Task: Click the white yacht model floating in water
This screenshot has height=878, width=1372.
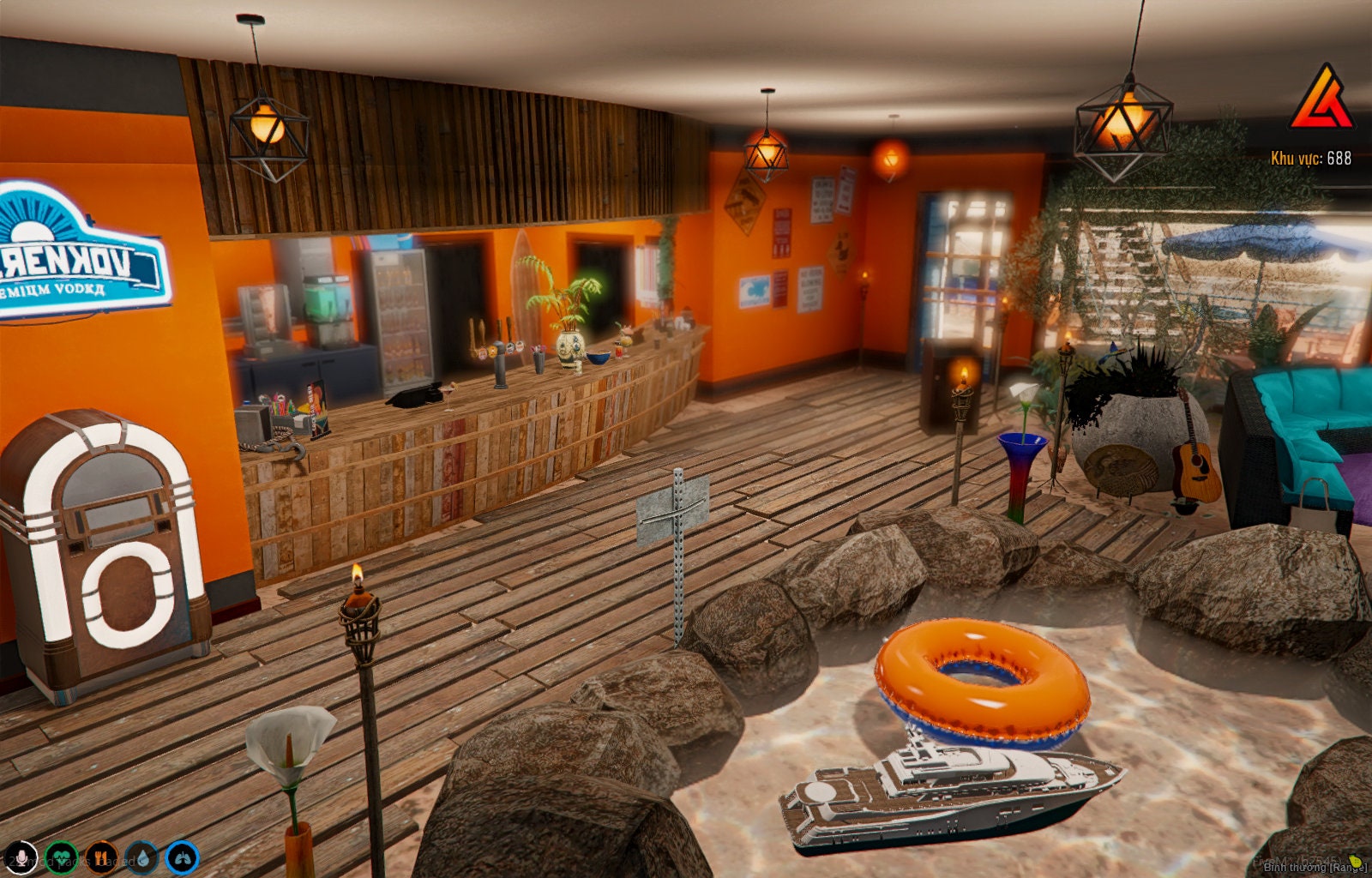Action: (926, 797)
